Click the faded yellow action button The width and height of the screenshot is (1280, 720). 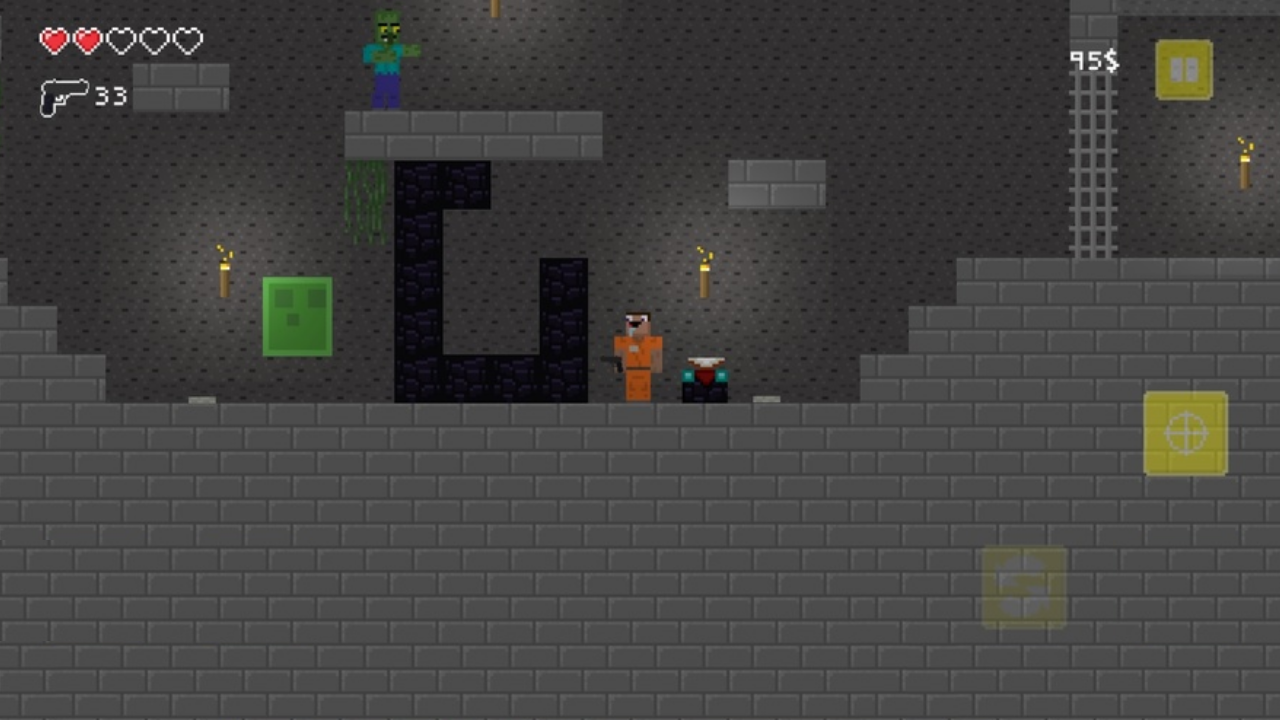[1023, 586]
